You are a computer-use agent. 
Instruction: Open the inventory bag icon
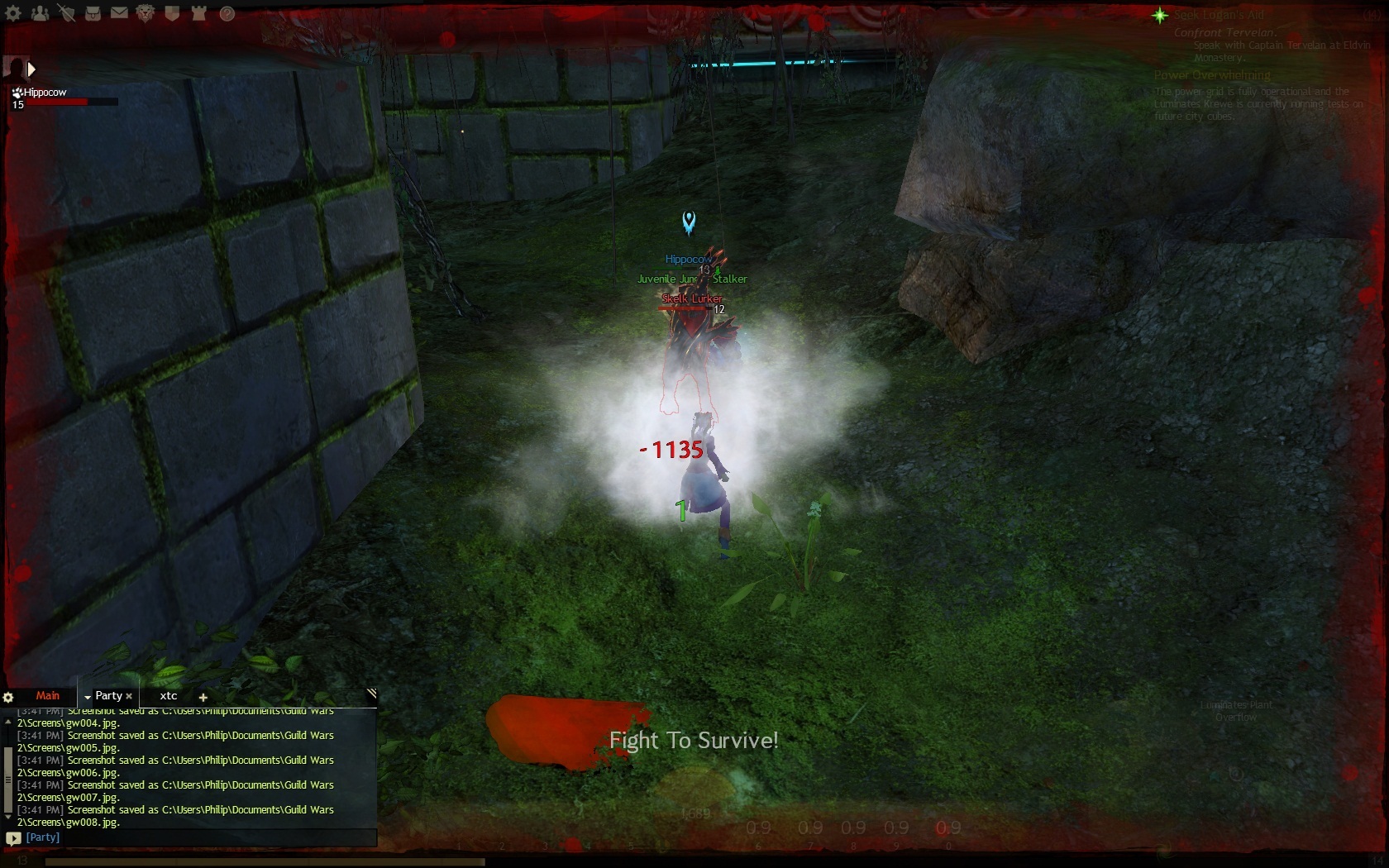[x=93, y=13]
